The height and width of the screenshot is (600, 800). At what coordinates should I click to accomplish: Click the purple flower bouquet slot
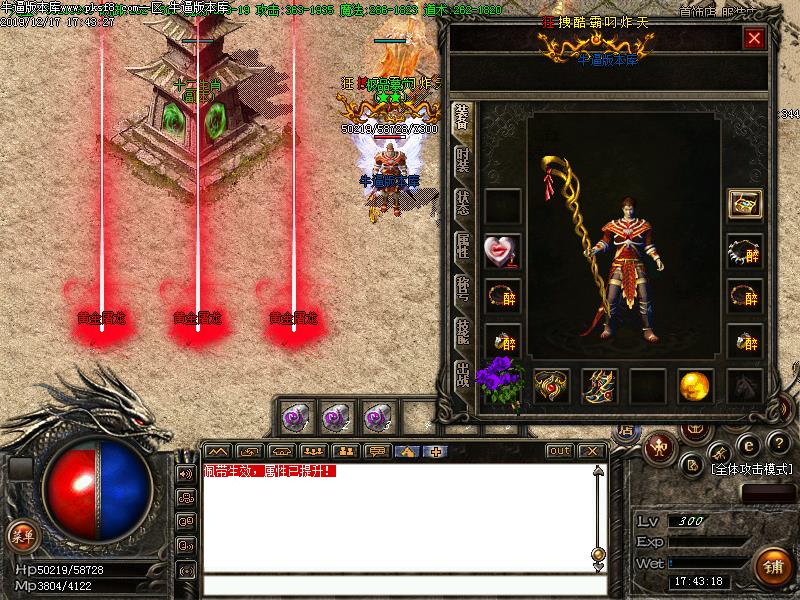[503, 381]
